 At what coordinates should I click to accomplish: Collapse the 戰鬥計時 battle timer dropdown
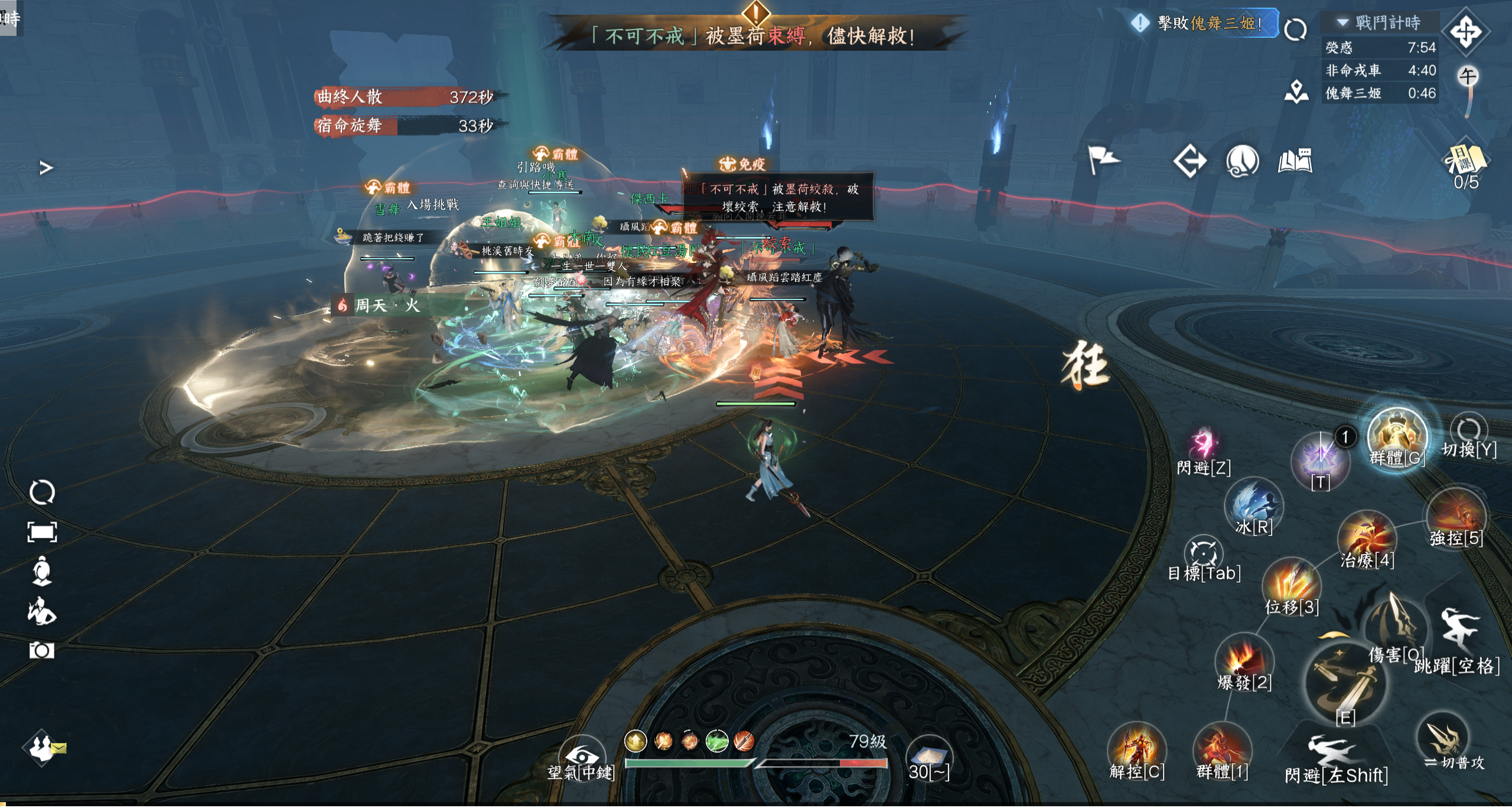pyautogui.click(x=1343, y=22)
